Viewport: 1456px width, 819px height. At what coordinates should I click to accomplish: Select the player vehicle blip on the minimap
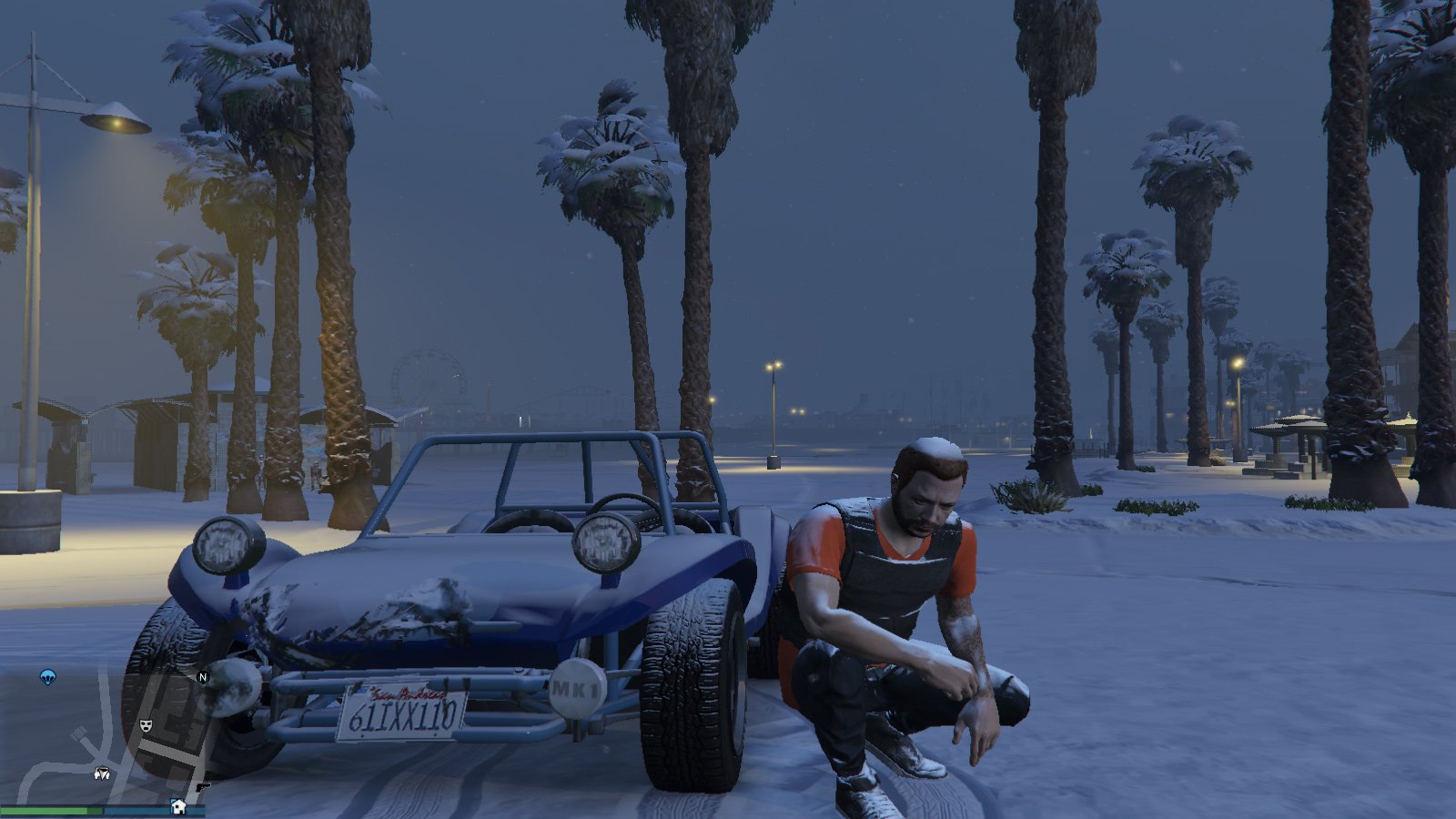pos(102,773)
